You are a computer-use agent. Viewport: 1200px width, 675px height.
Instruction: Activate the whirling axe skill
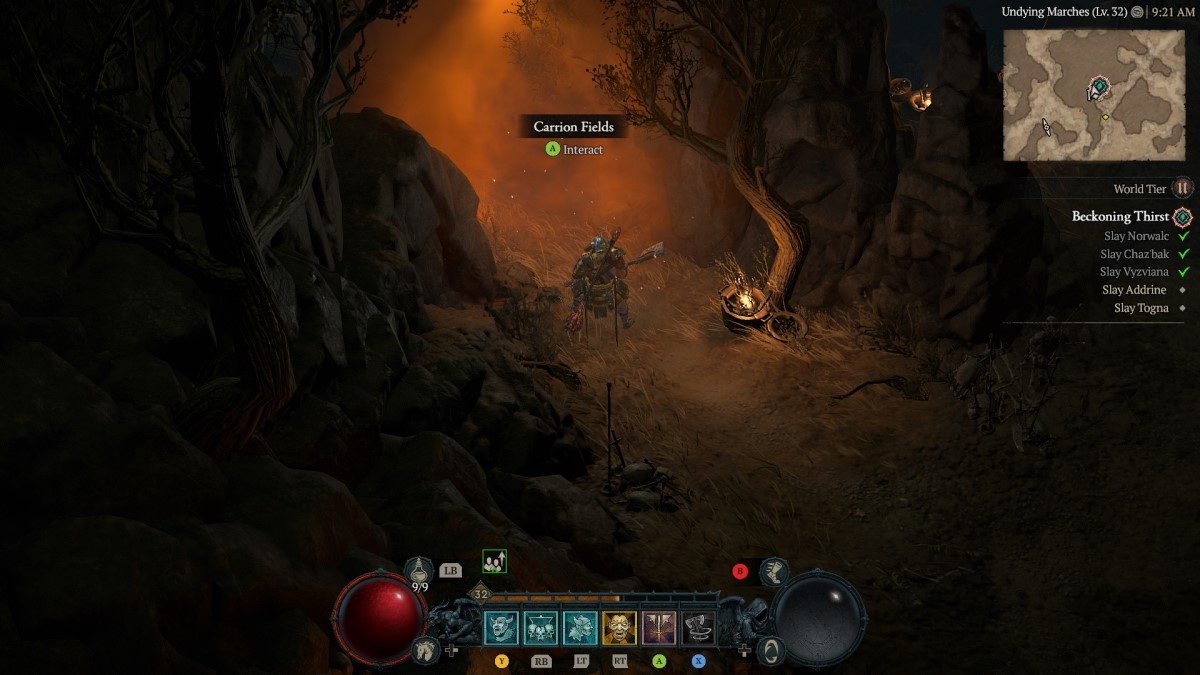click(x=698, y=628)
